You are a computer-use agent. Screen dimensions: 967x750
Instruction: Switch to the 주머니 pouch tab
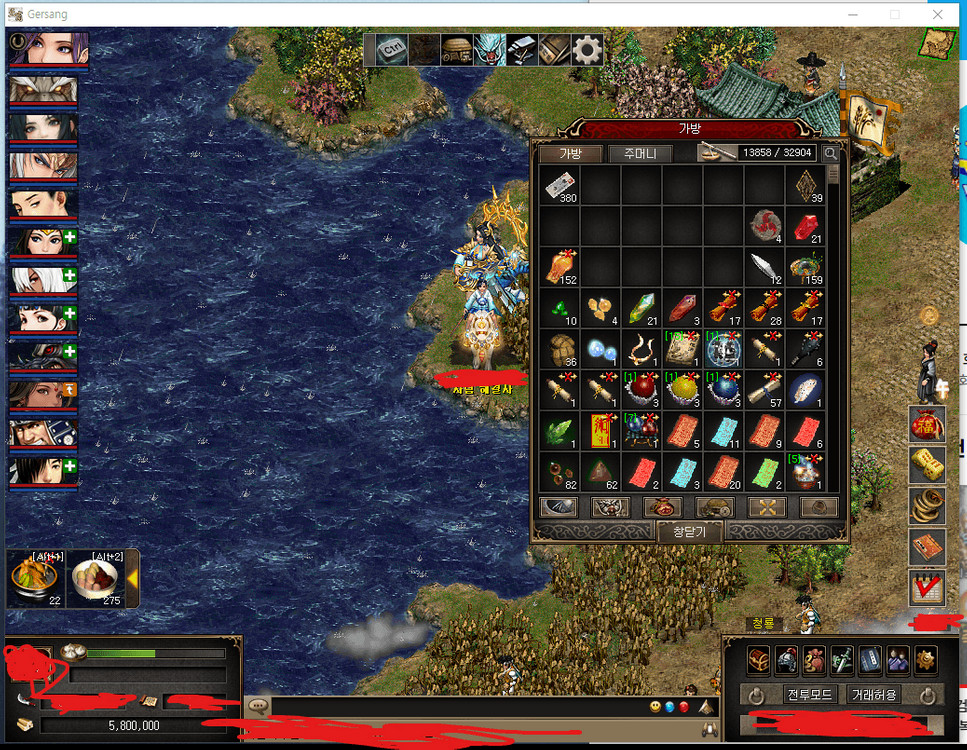click(643, 153)
